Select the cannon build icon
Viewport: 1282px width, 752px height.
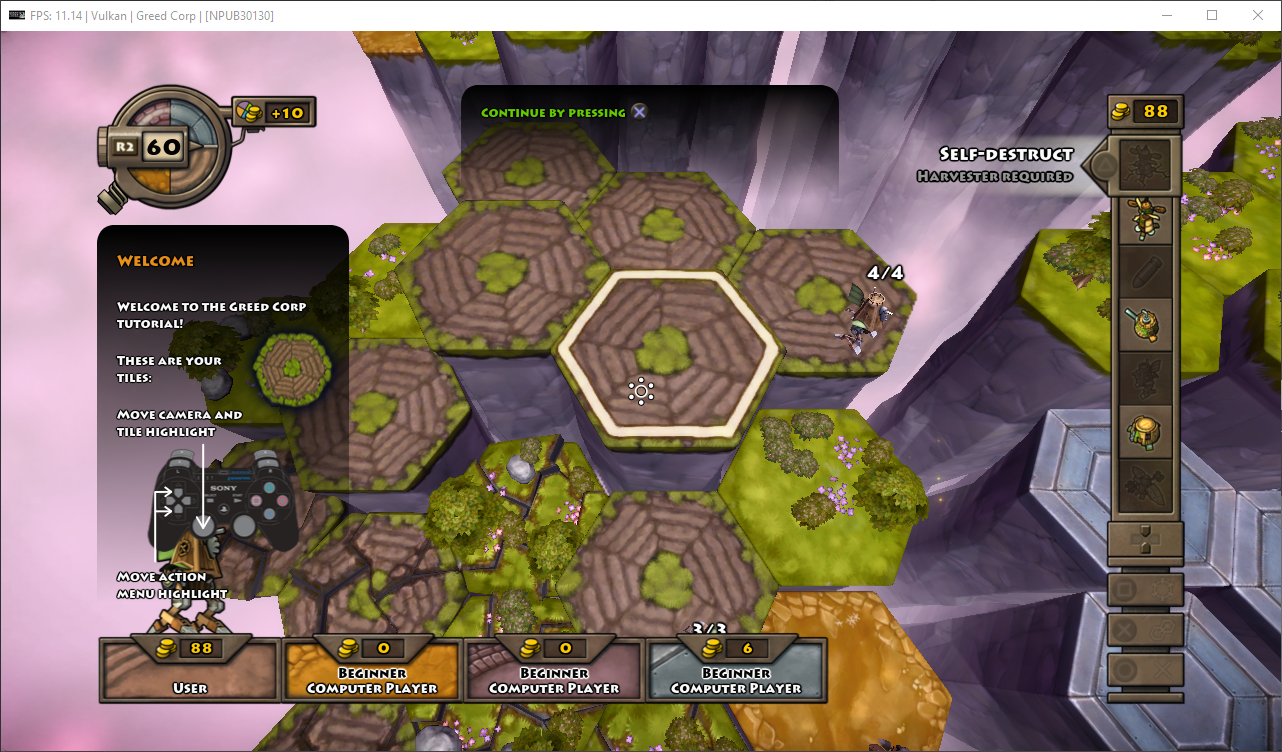[1145, 325]
